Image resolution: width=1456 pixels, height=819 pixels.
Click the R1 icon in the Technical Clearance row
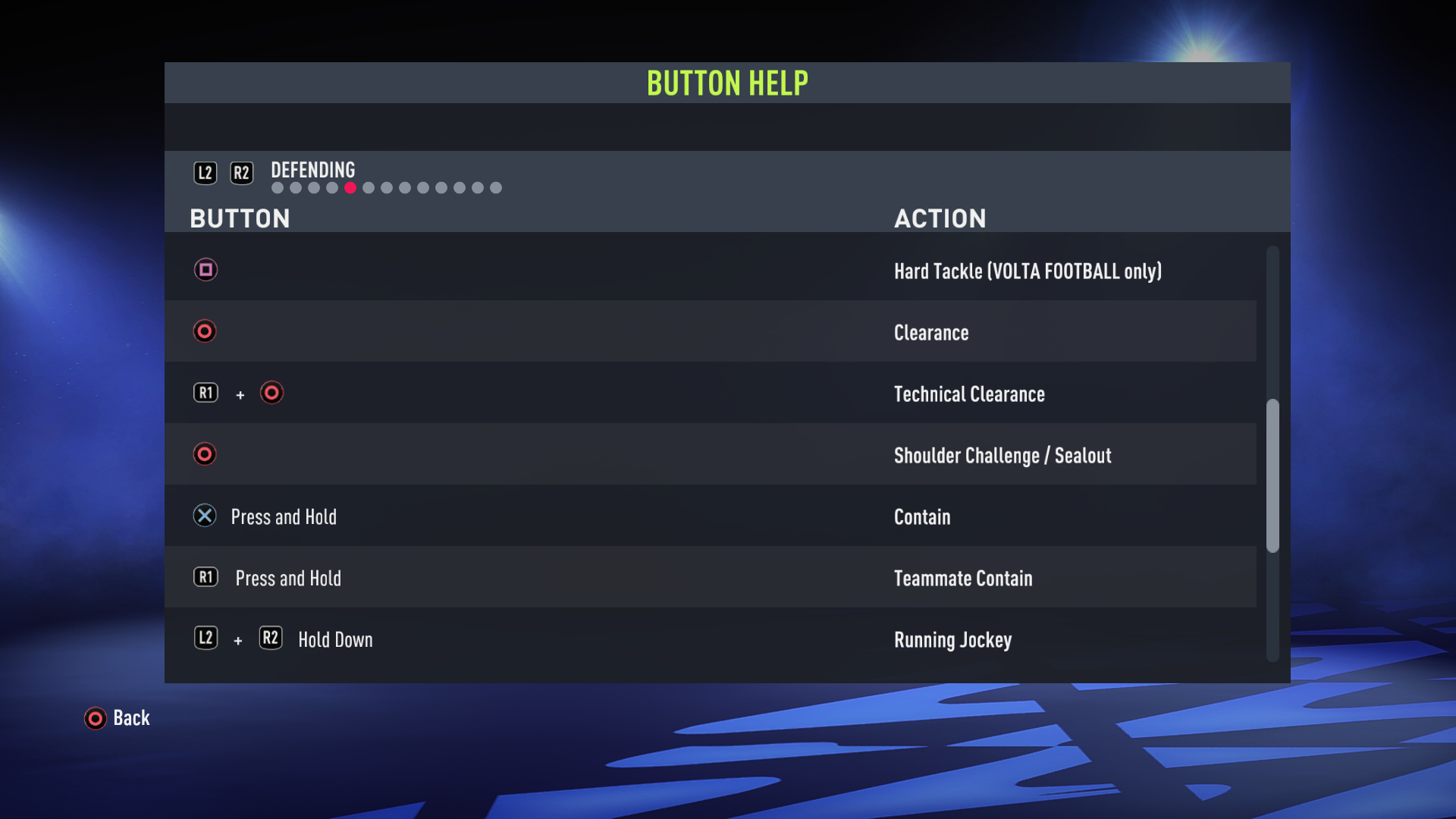coord(206,393)
